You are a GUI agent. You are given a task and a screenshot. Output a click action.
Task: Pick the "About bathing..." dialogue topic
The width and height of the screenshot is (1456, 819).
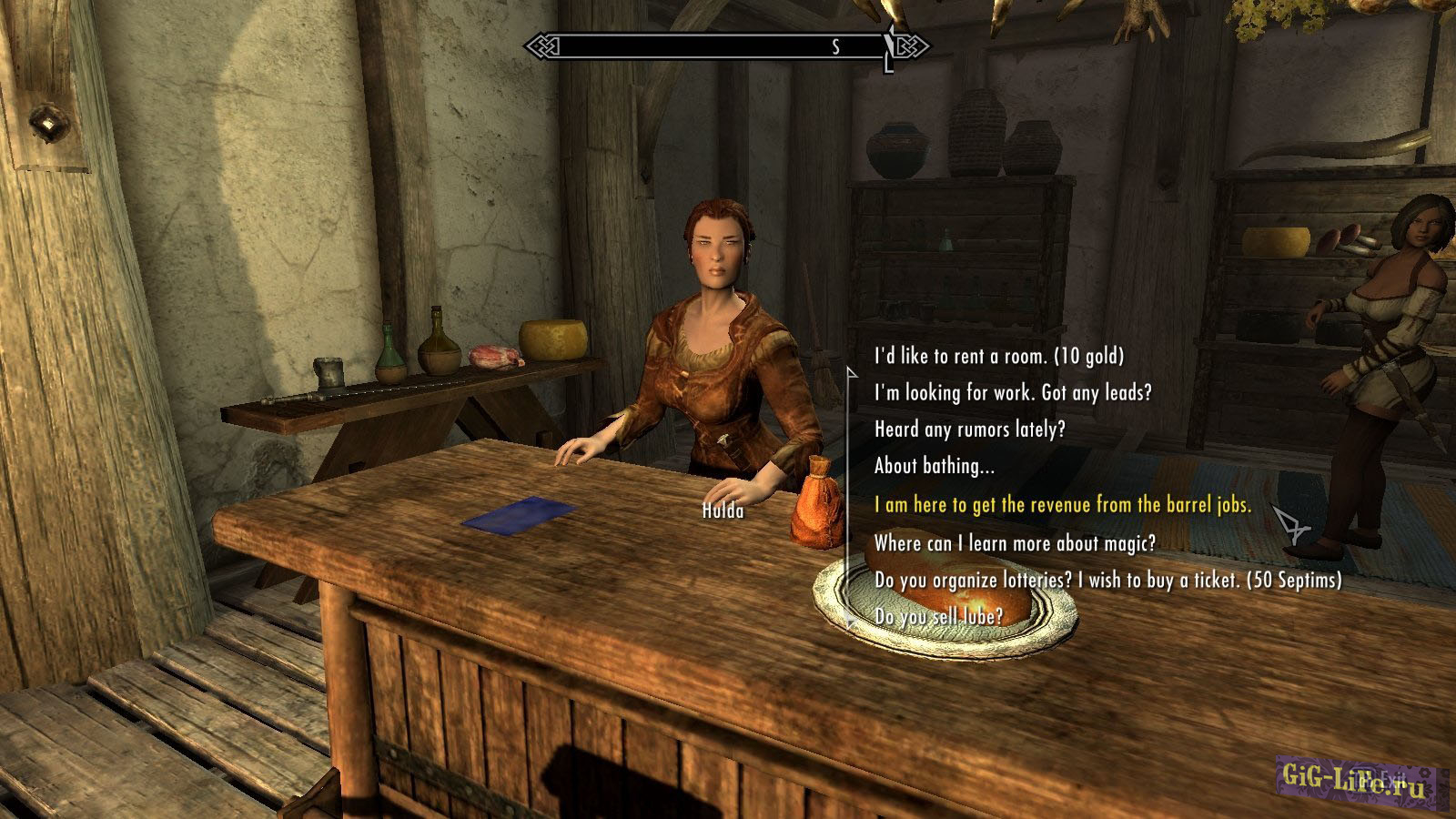[934, 466]
